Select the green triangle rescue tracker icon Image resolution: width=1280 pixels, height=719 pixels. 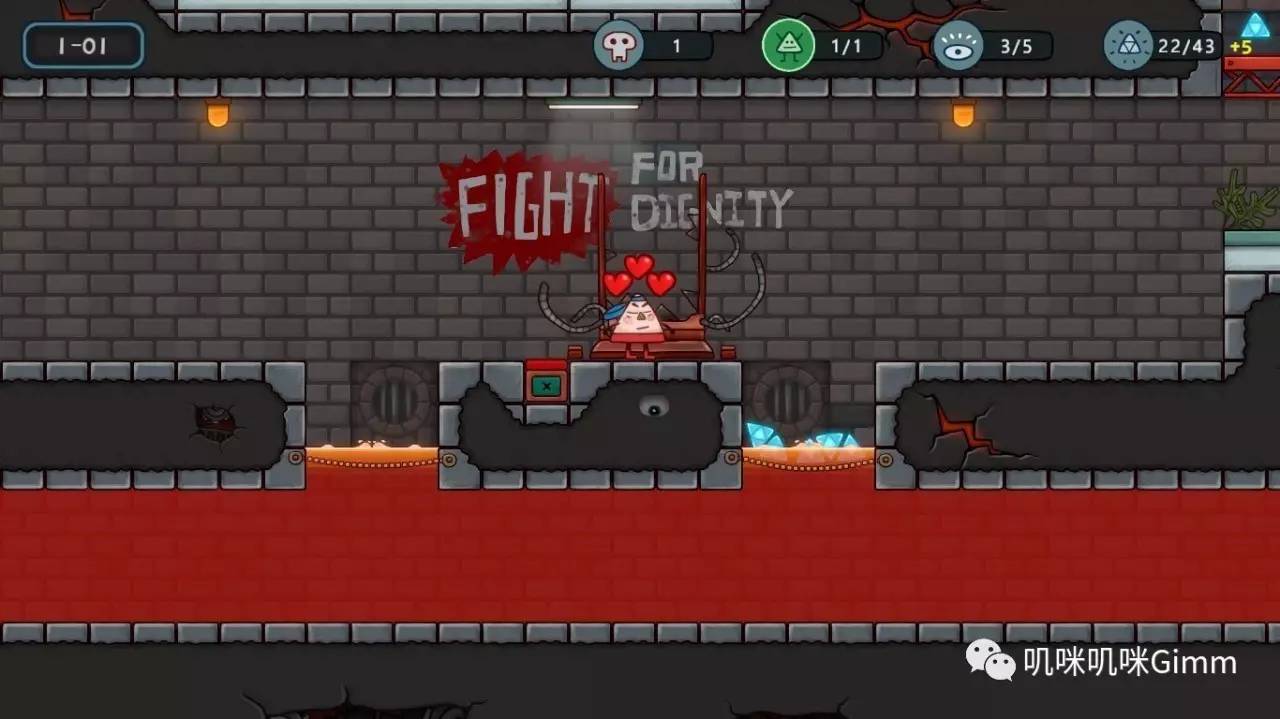788,46
